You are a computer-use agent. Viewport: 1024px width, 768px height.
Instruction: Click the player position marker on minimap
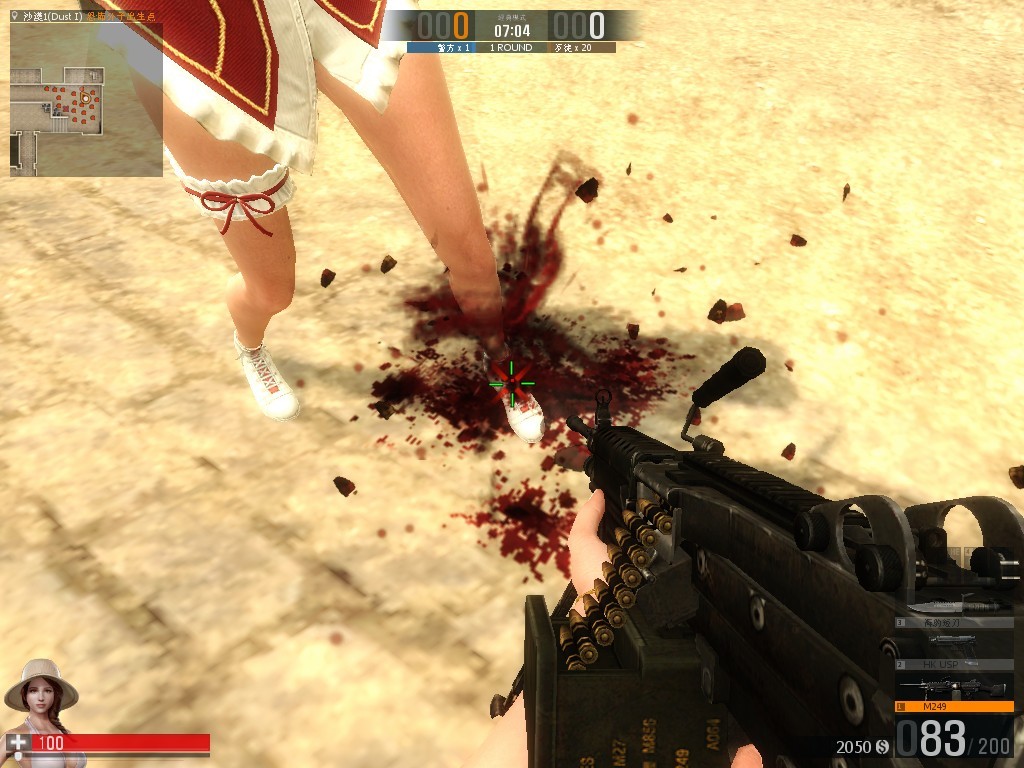coord(86,98)
